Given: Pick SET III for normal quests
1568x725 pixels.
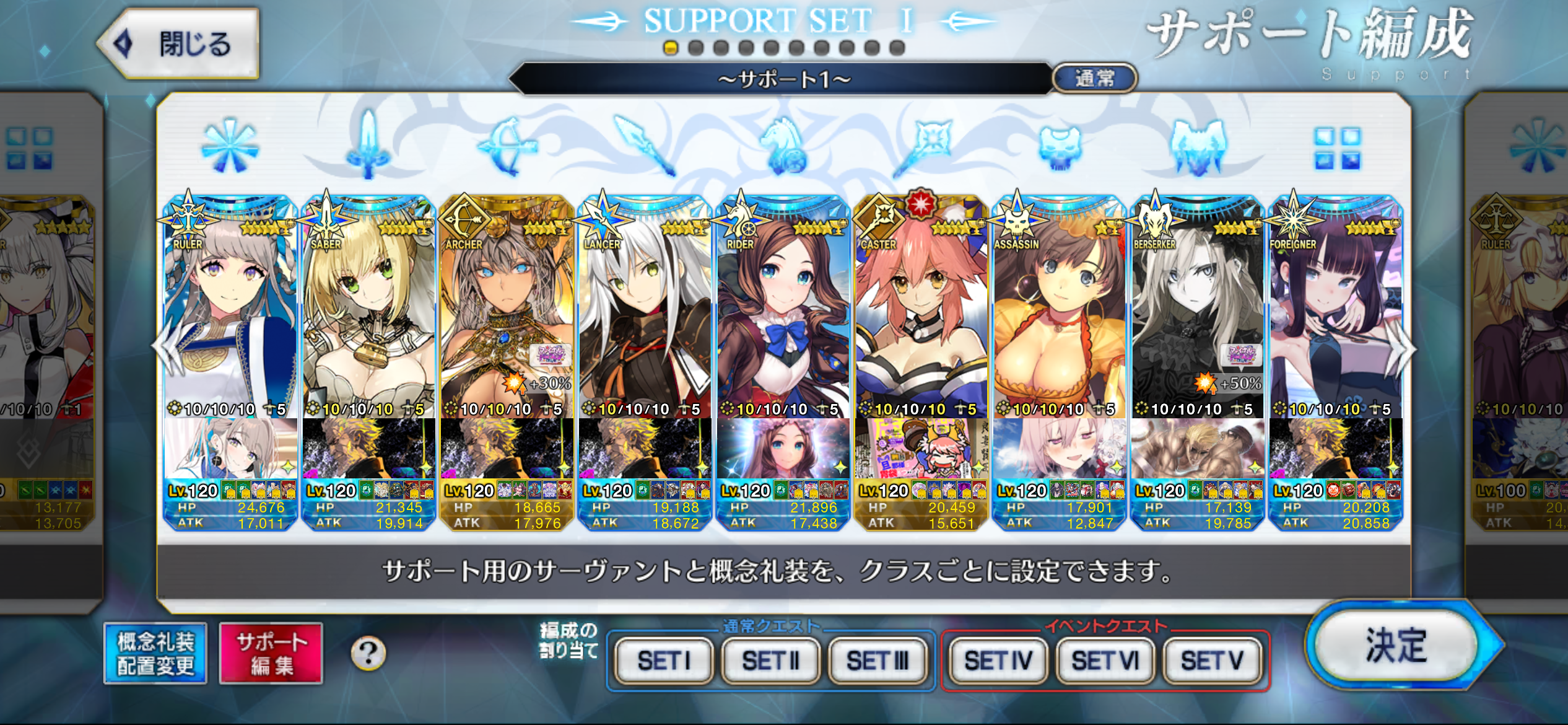Looking at the screenshot, I should [878, 661].
